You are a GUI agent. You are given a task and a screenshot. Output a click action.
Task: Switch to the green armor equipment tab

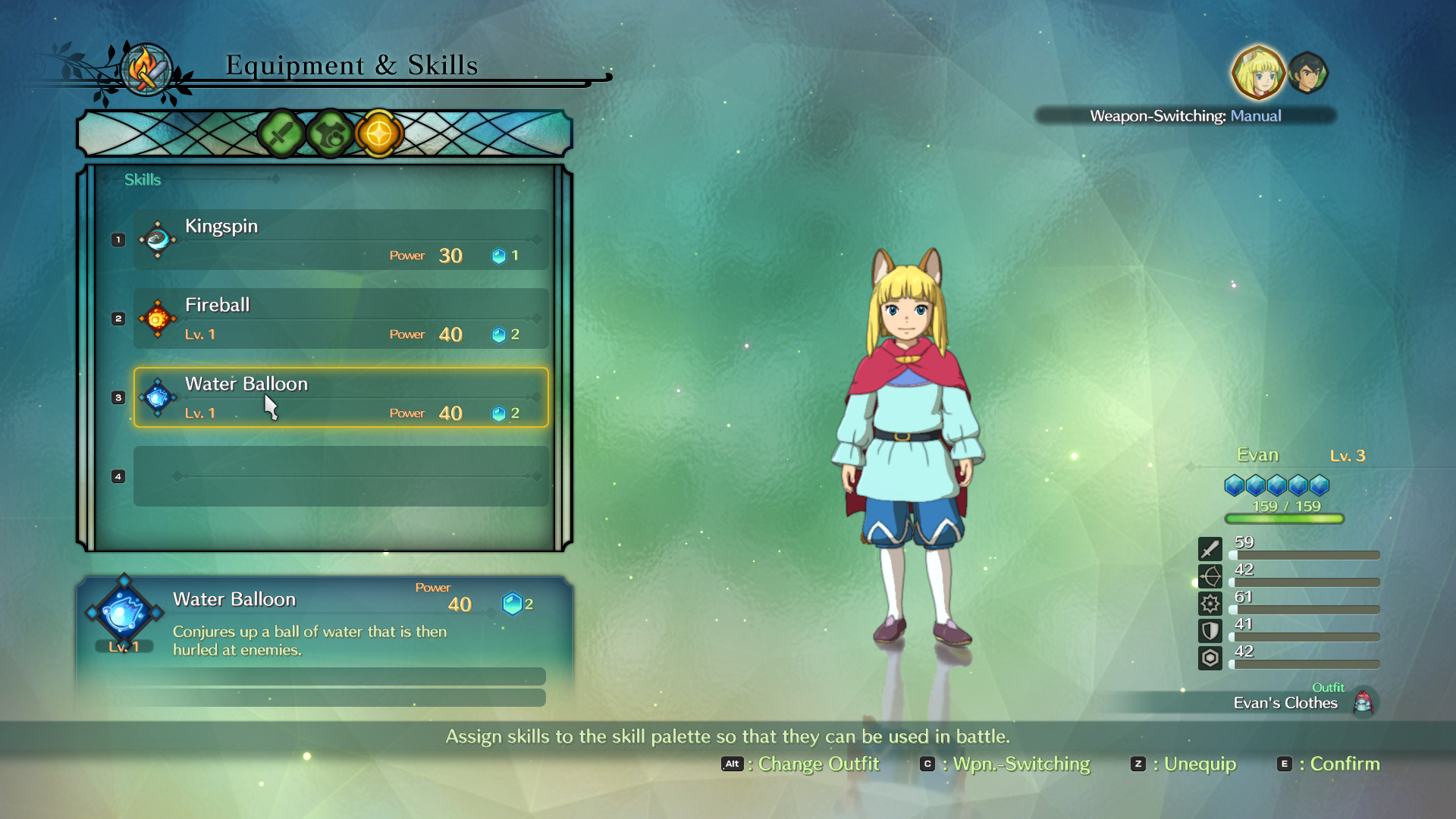[x=330, y=134]
